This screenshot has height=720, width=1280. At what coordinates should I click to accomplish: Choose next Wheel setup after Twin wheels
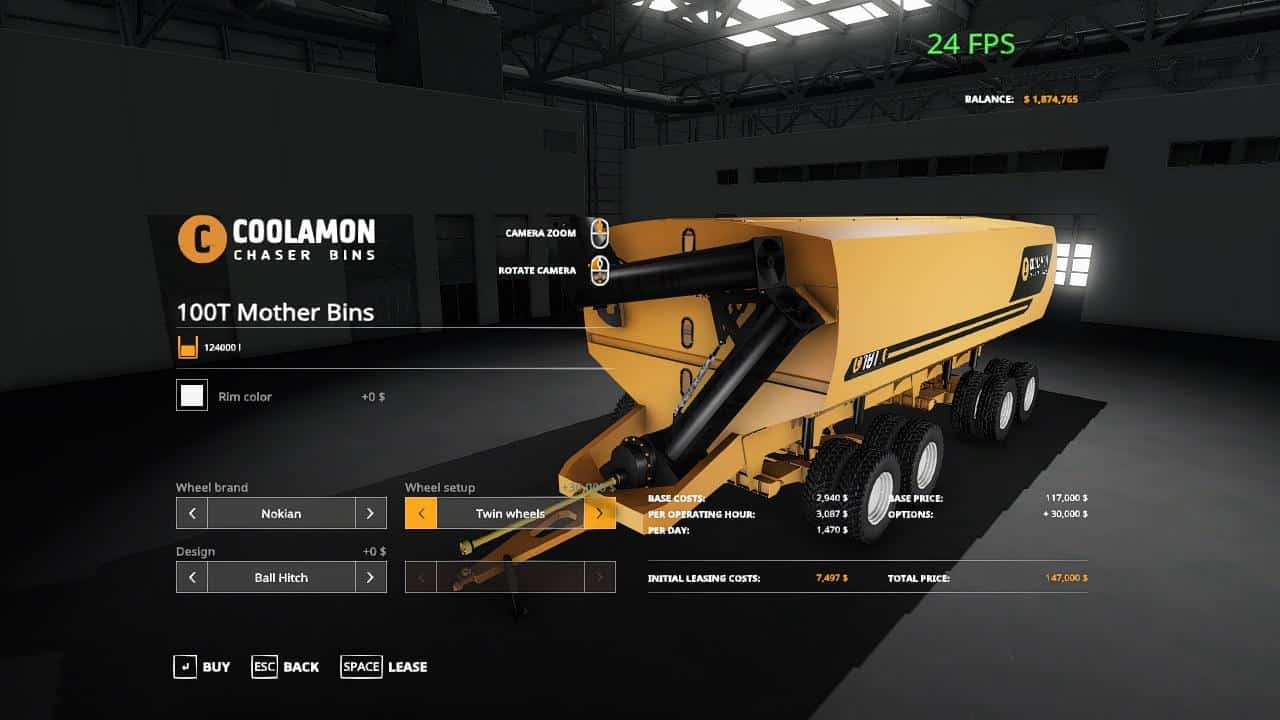click(599, 514)
